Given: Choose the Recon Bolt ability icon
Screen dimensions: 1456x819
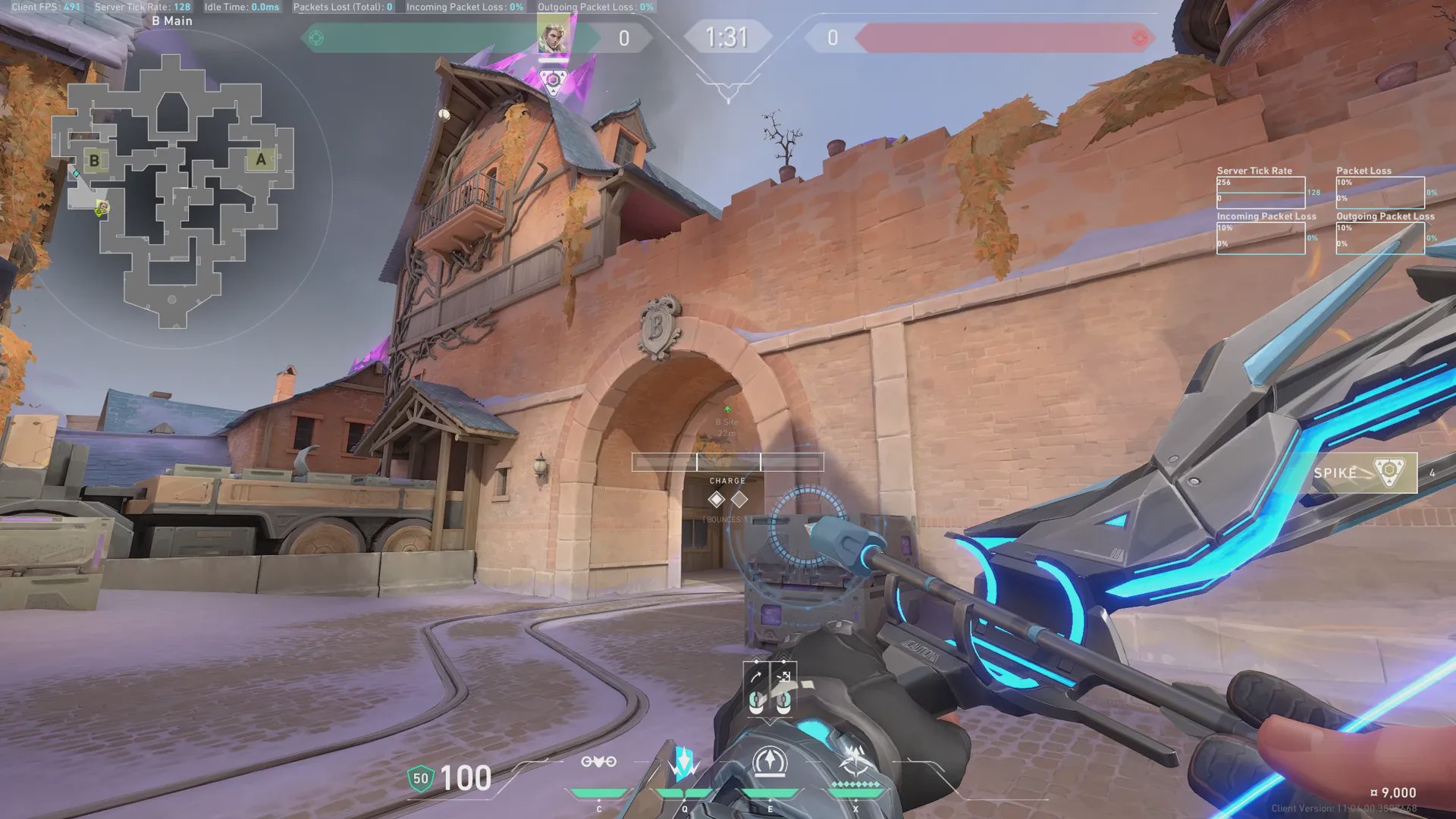Looking at the screenshot, I should [770, 762].
